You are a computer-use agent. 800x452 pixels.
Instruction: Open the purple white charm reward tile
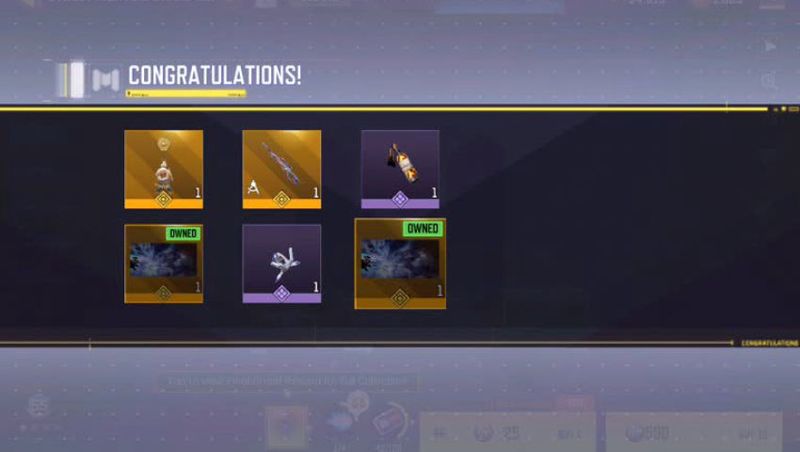pyautogui.click(x=281, y=263)
